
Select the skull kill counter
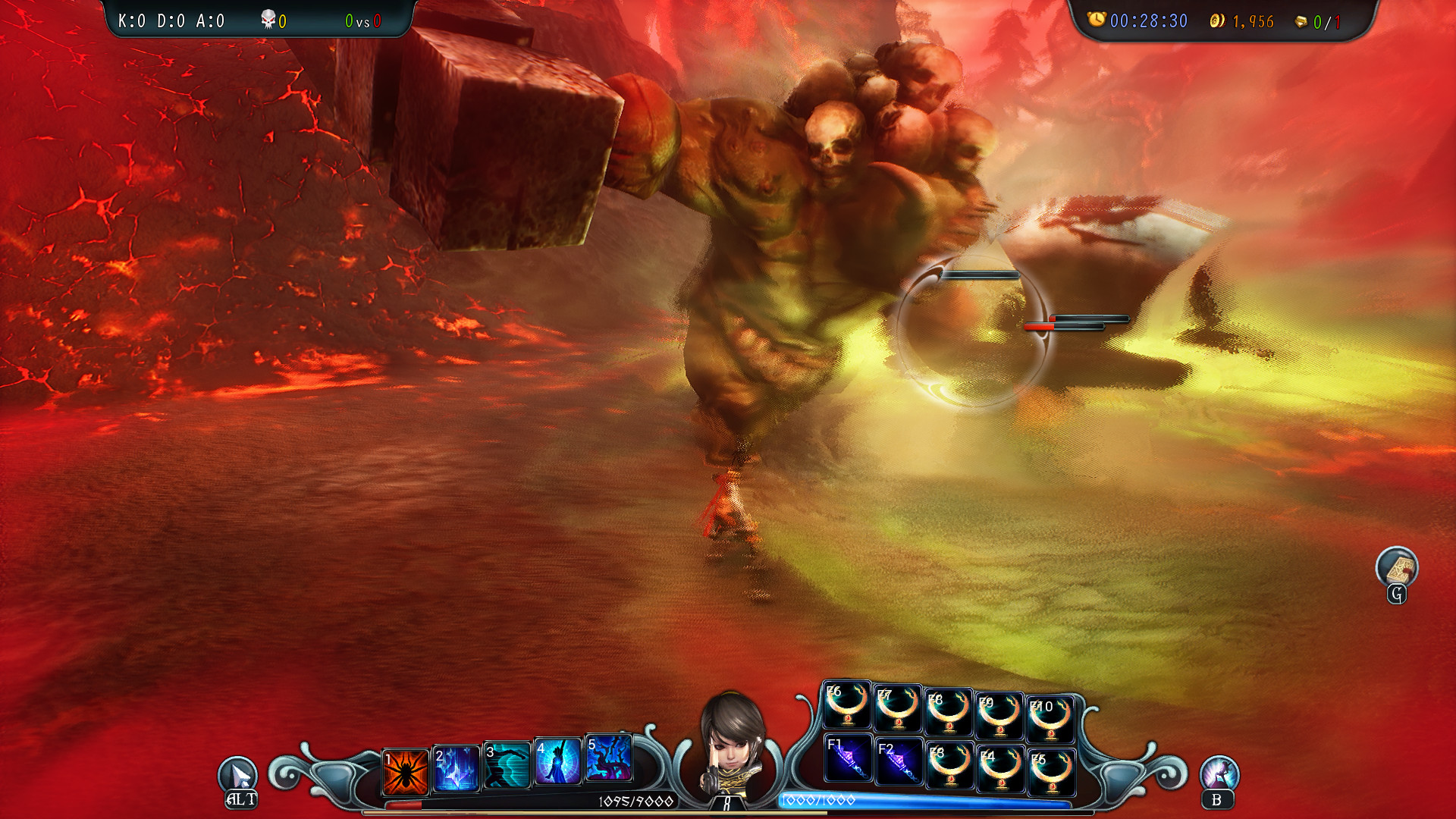pyautogui.click(x=273, y=20)
